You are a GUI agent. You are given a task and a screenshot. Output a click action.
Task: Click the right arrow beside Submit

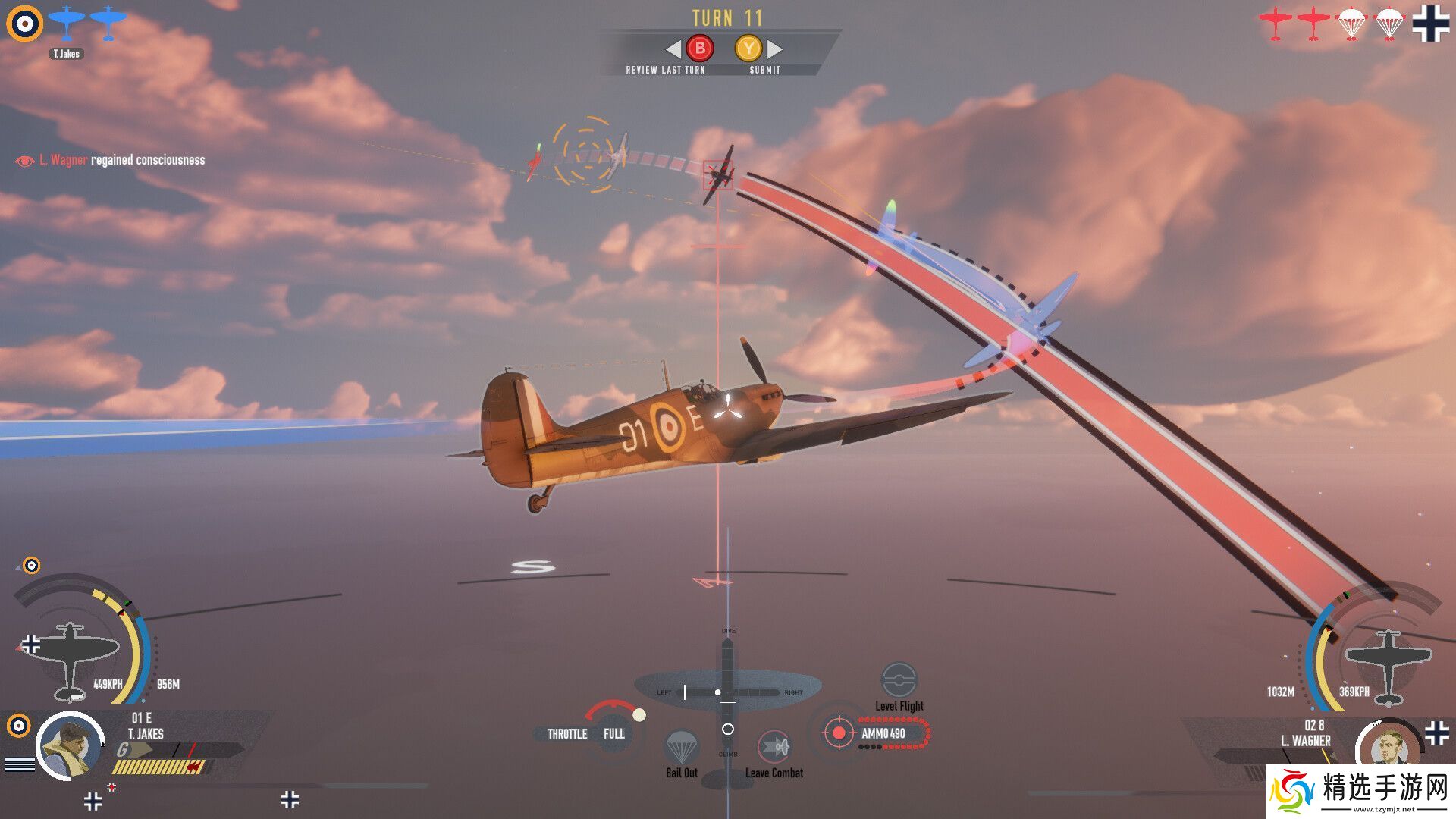tap(775, 49)
